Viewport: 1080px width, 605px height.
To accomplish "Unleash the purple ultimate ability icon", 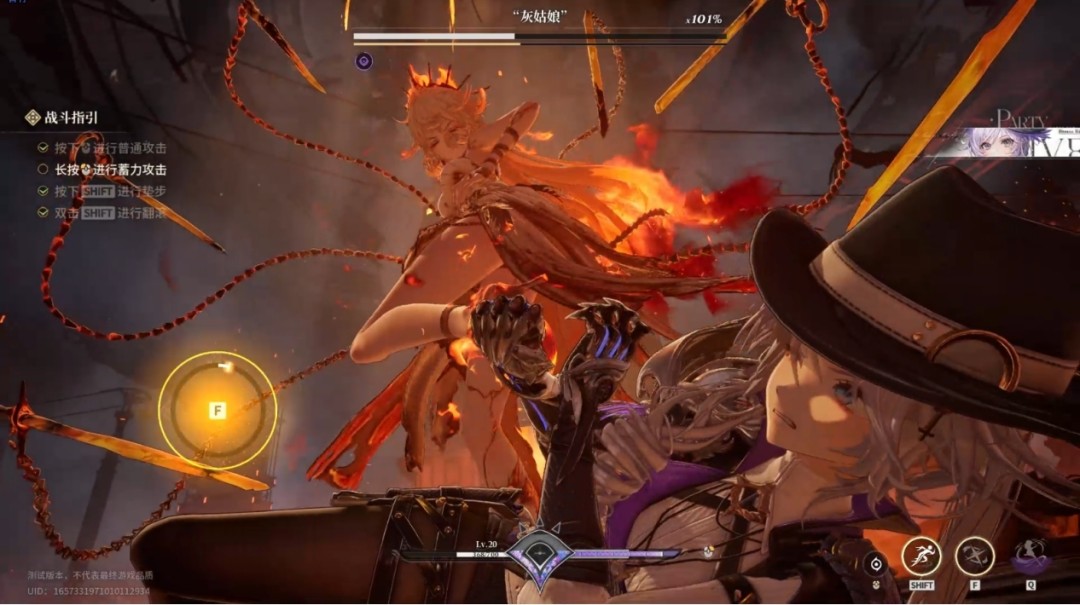I will pyautogui.click(x=1030, y=556).
